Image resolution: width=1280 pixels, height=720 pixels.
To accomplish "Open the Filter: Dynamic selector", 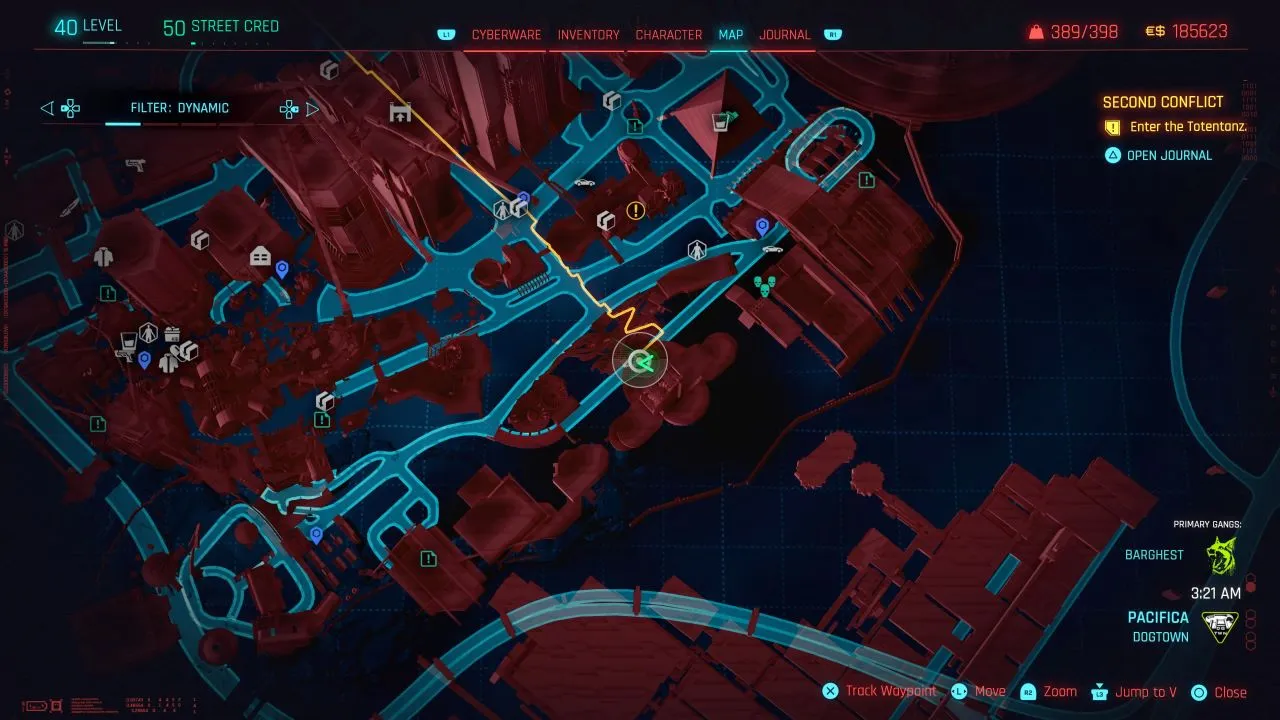I will tap(180, 108).
